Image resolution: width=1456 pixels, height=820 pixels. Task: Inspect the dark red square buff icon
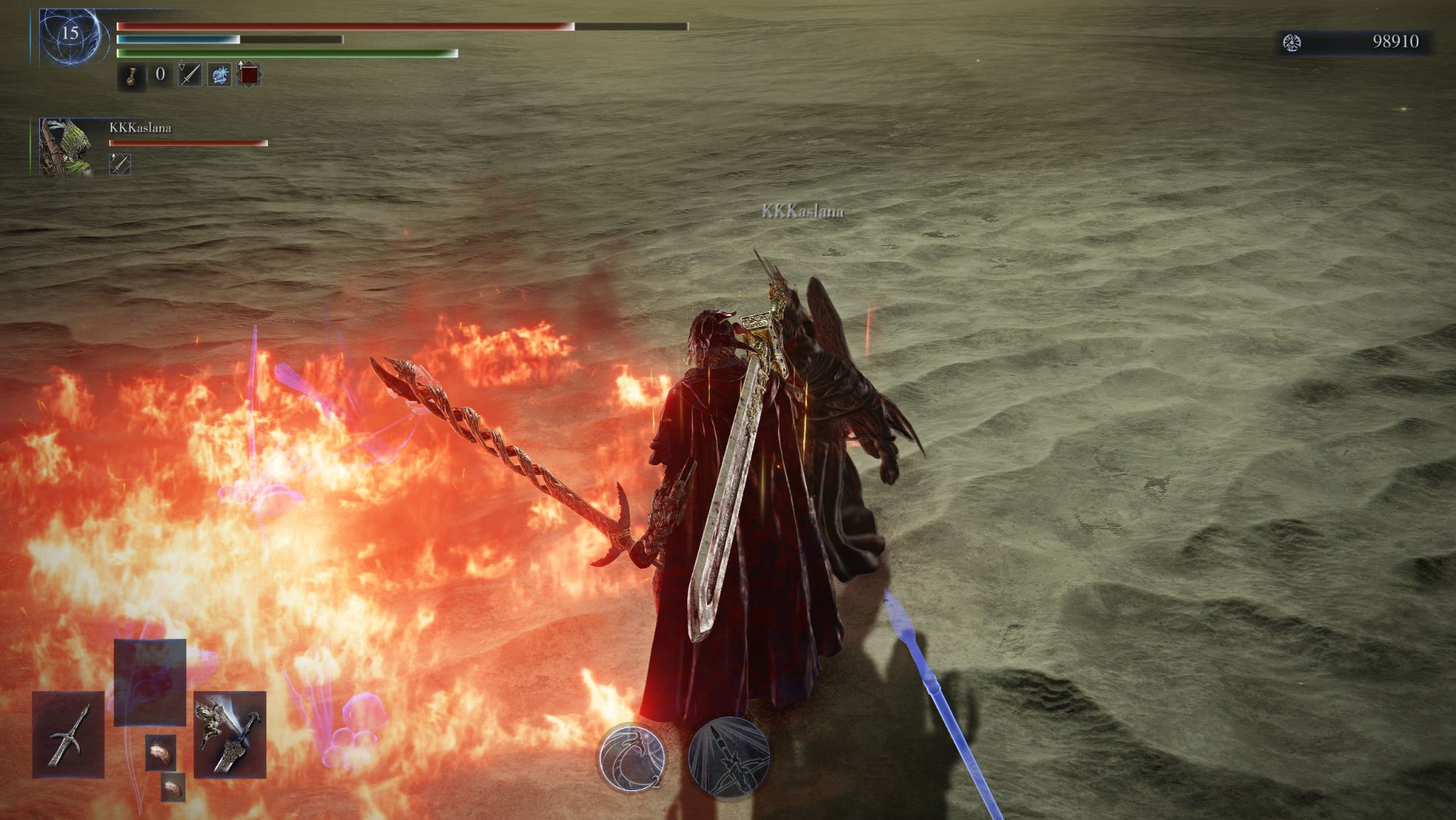pos(248,75)
